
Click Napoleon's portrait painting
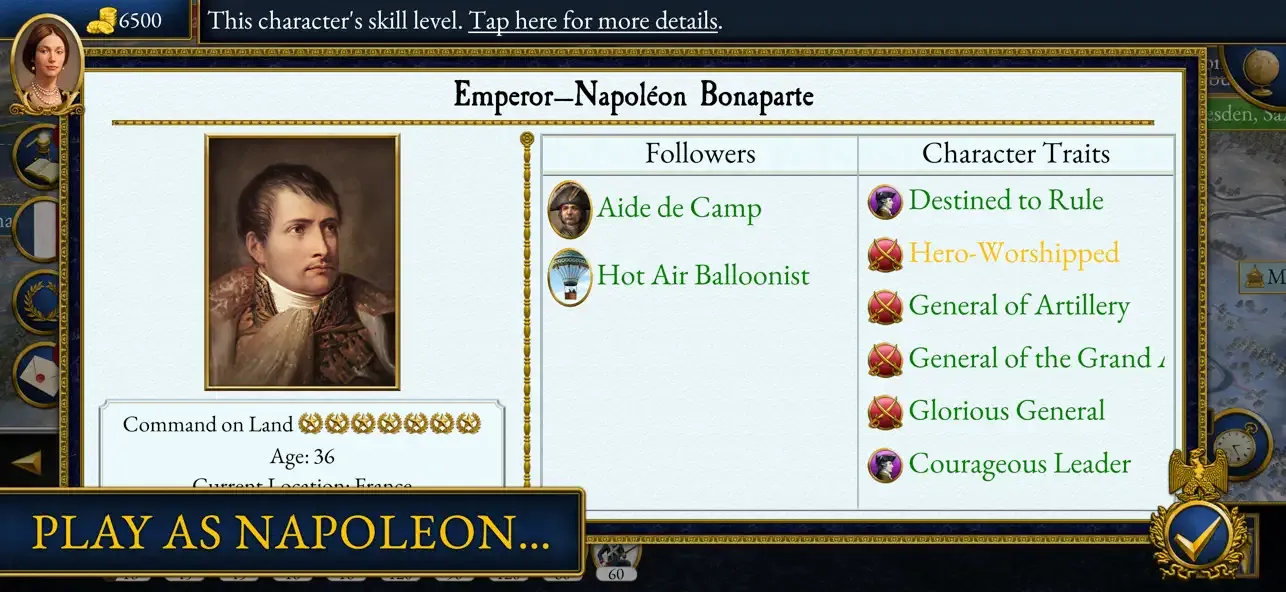point(302,262)
